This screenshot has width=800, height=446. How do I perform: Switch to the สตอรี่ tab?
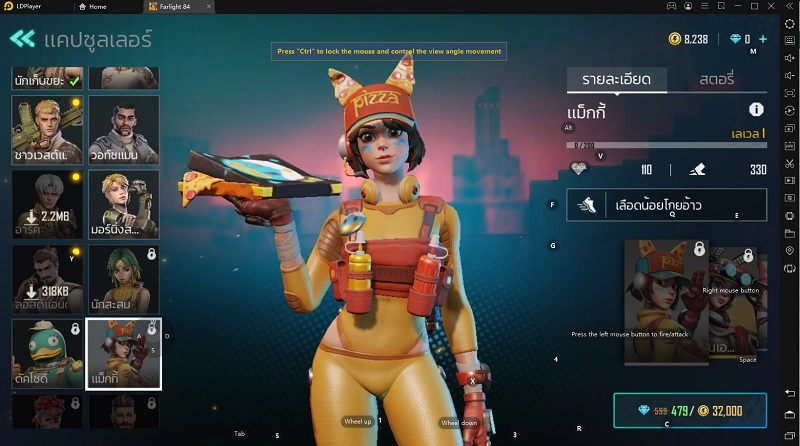coord(716,78)
